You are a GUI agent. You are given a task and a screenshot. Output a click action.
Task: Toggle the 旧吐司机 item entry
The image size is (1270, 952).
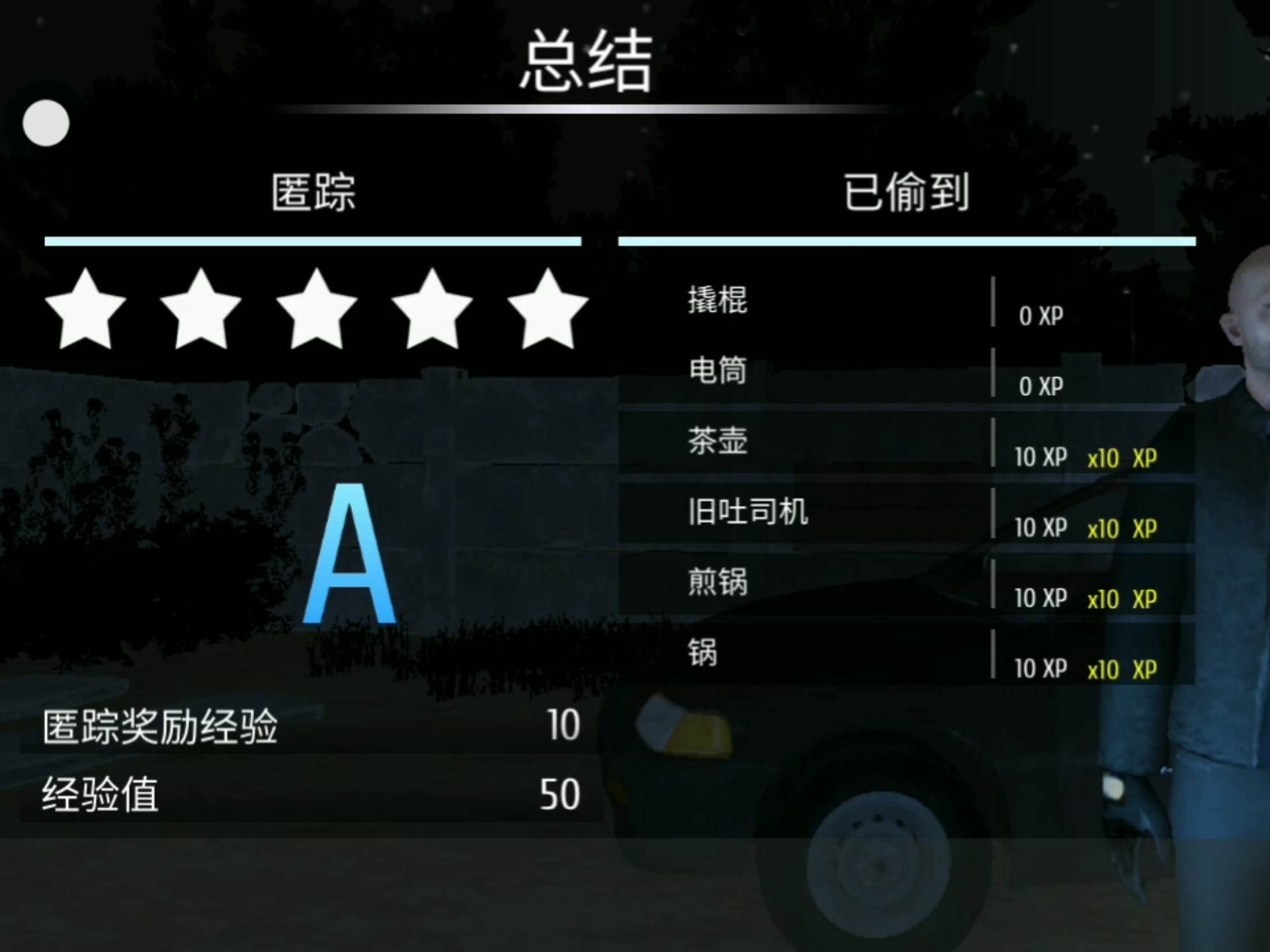[x=747, y=512]
